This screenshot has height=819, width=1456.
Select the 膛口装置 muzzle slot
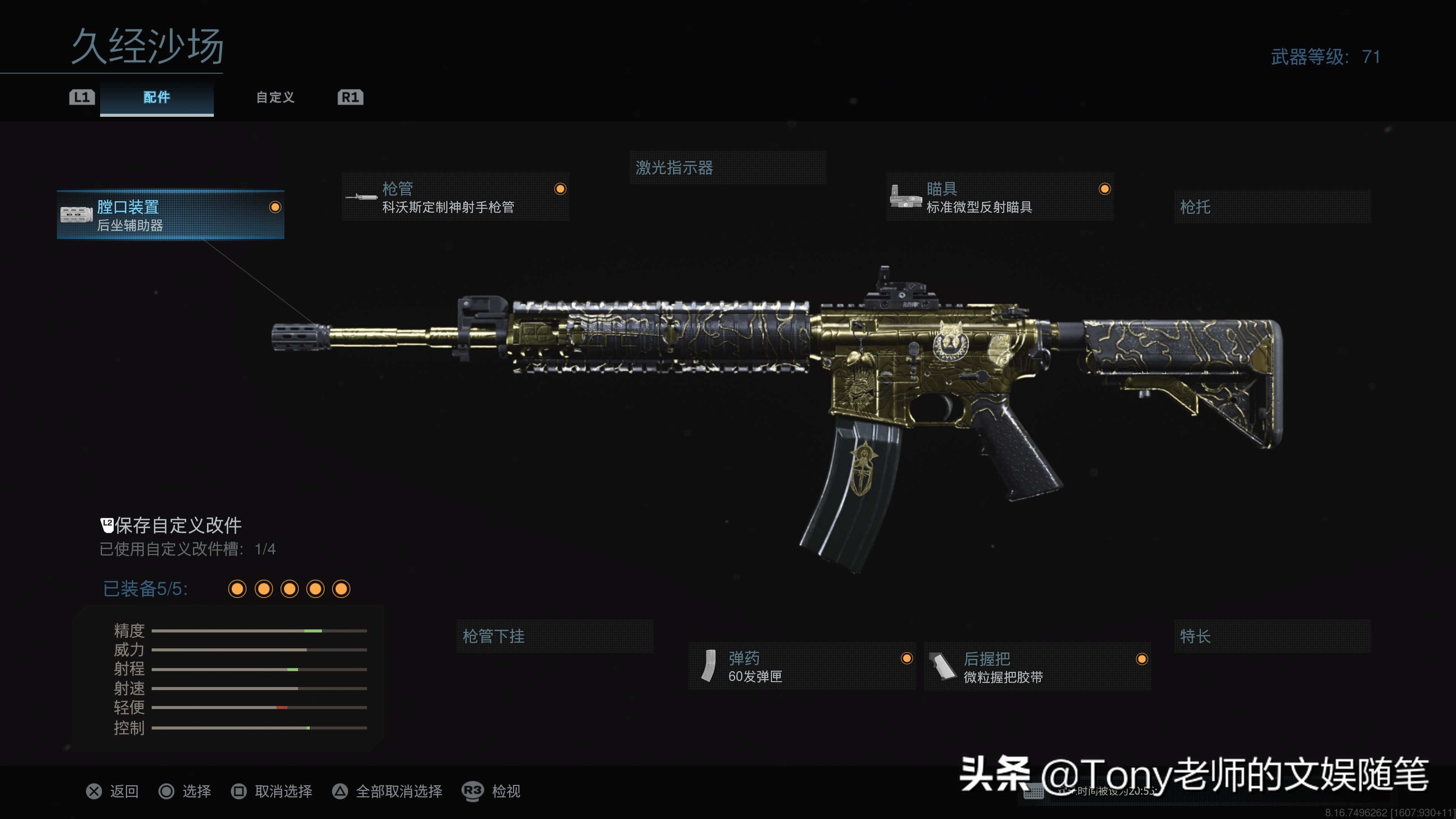170,215
